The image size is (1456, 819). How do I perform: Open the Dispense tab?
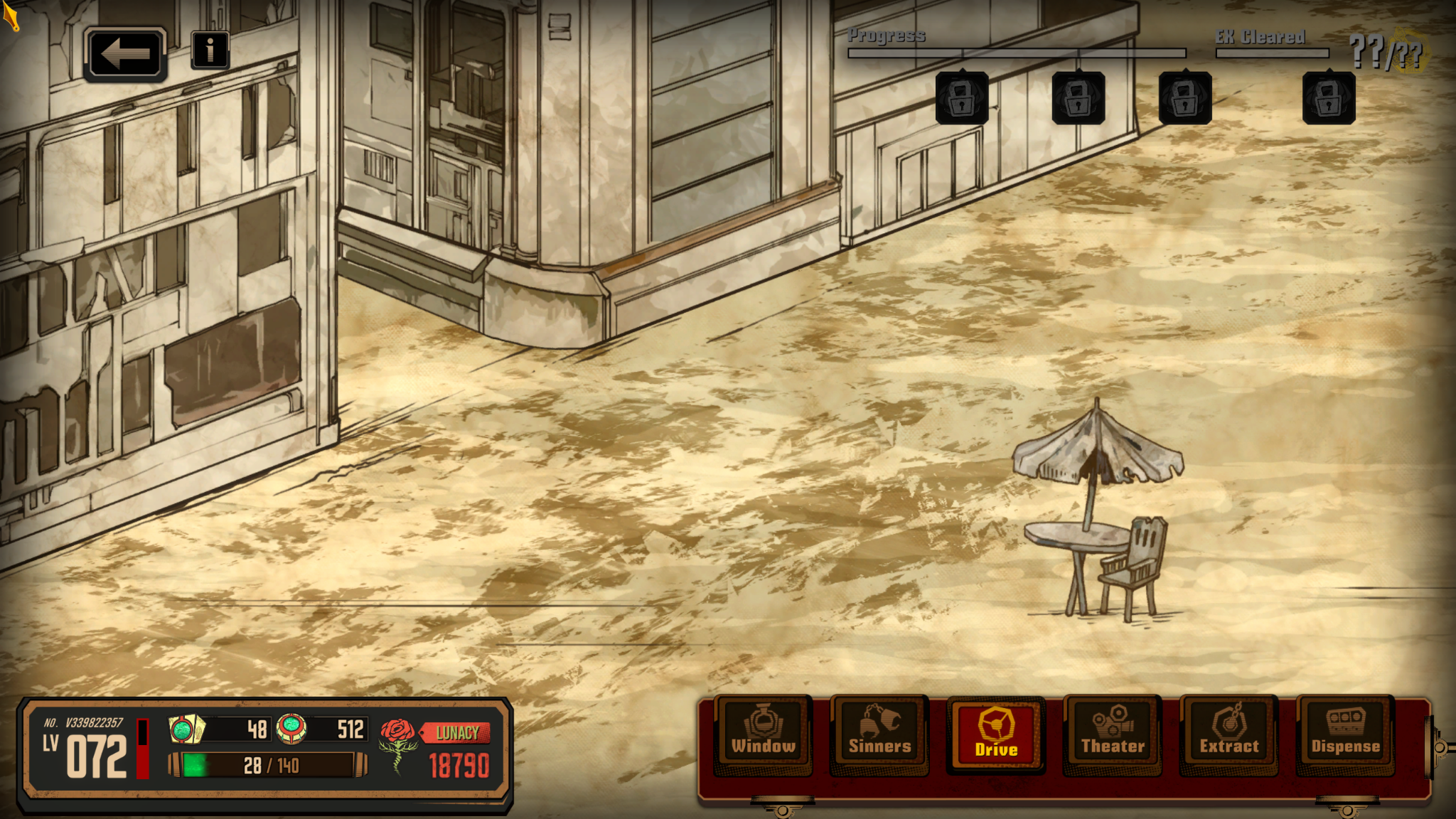tap(1345, 732)
